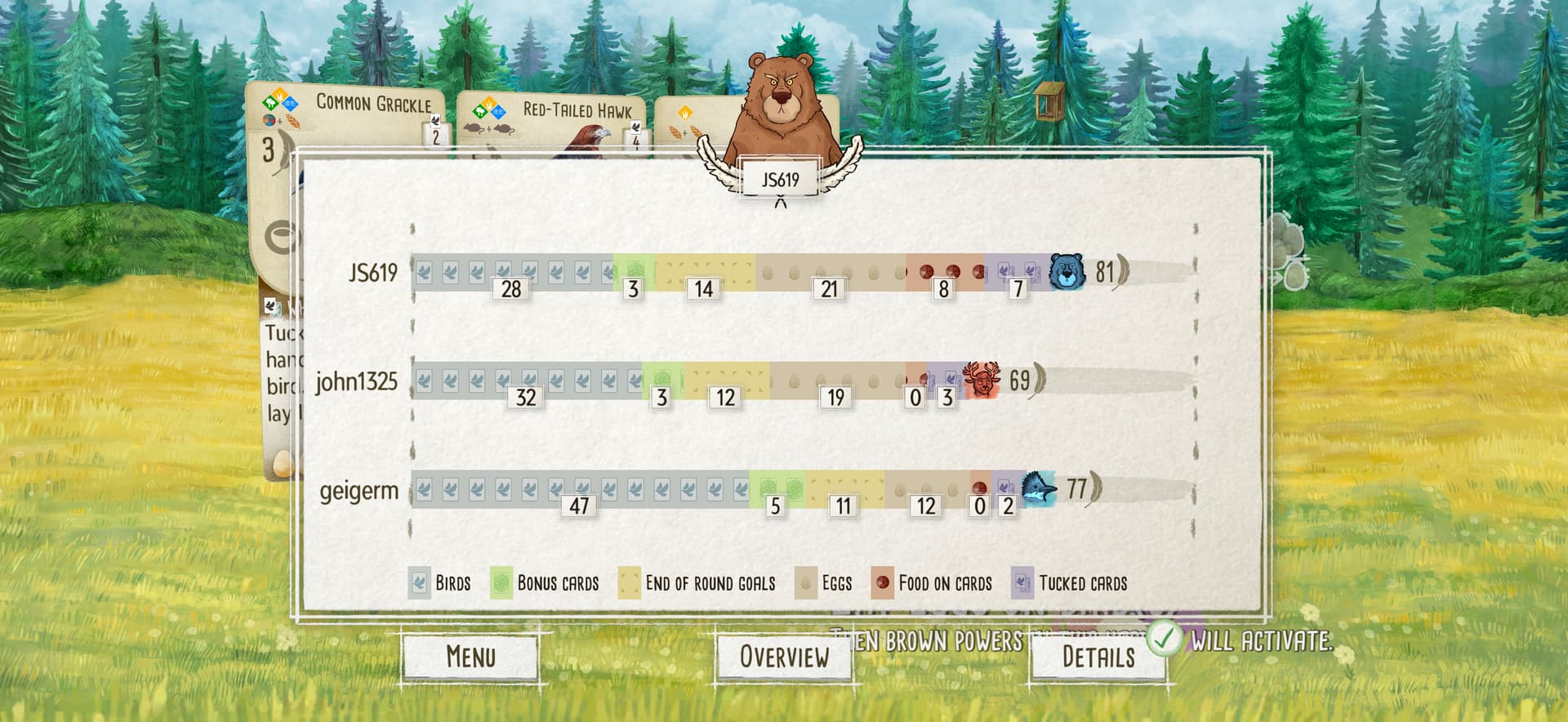Click the green confirmation checkmark
Viewport: 1568px width, 722px height.
pyautogui.click(x=1164, y=639)
